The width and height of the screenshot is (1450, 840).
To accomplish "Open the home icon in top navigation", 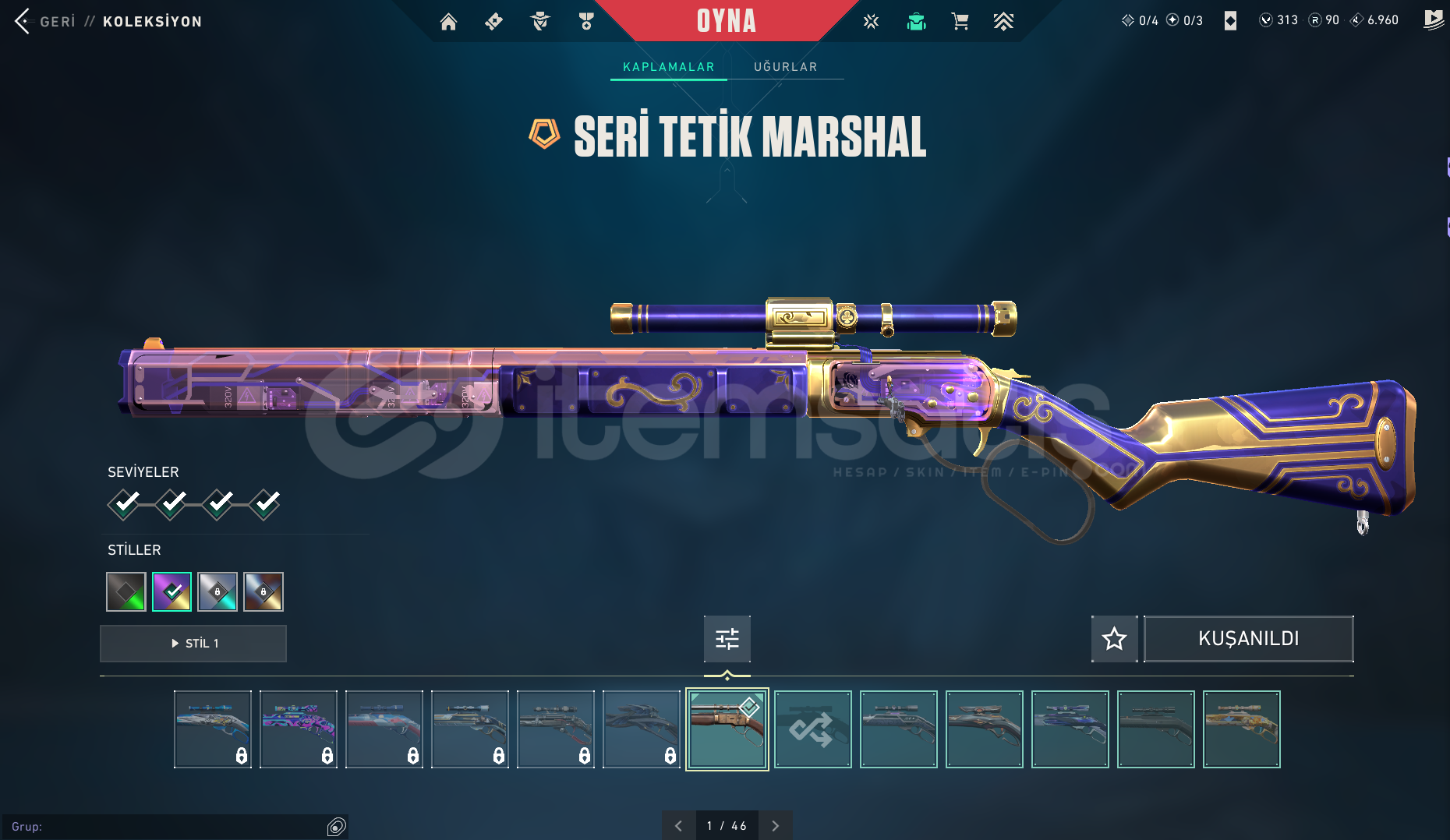I will point(448,22).
